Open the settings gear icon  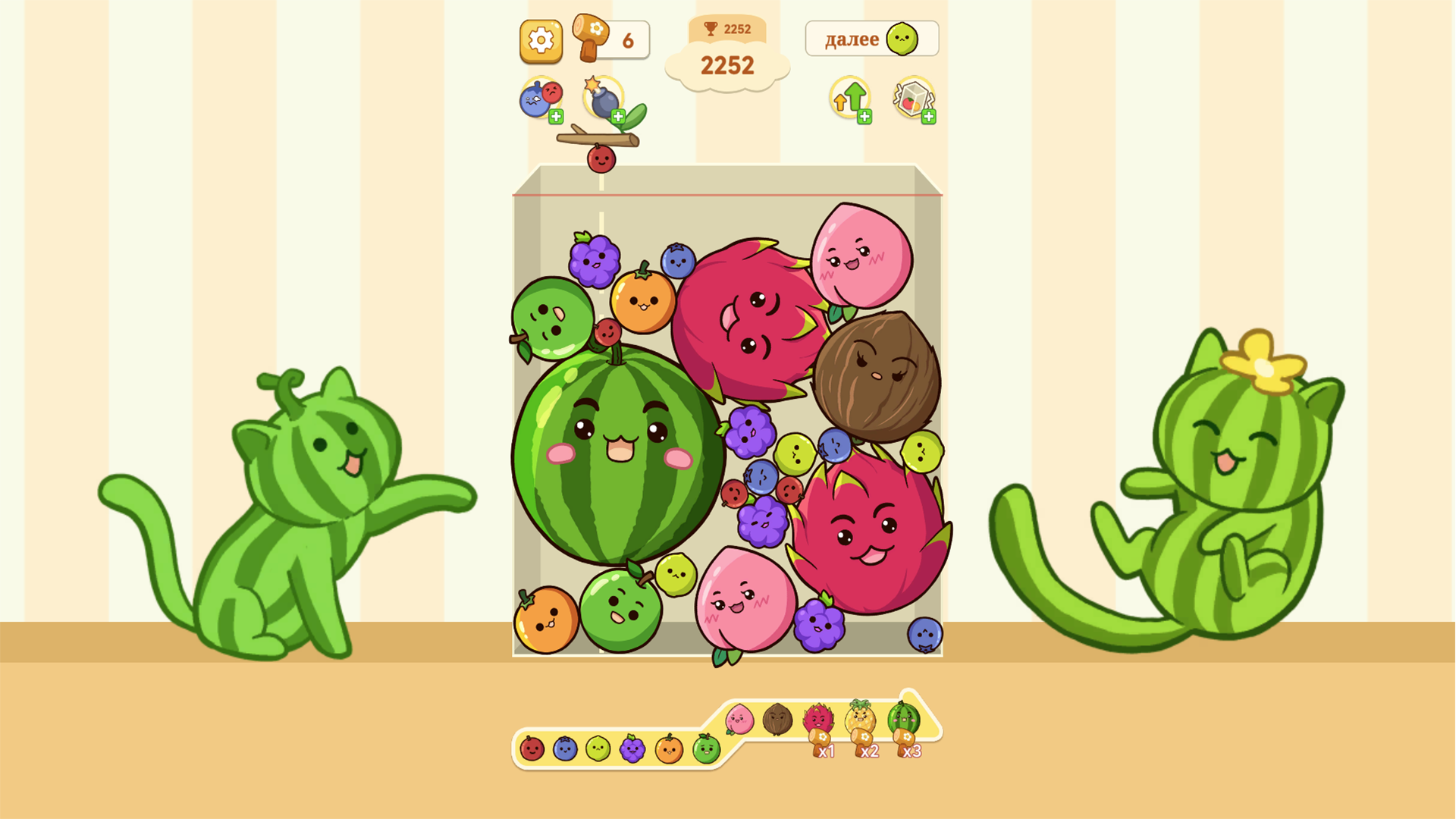(x=541, y=40)
